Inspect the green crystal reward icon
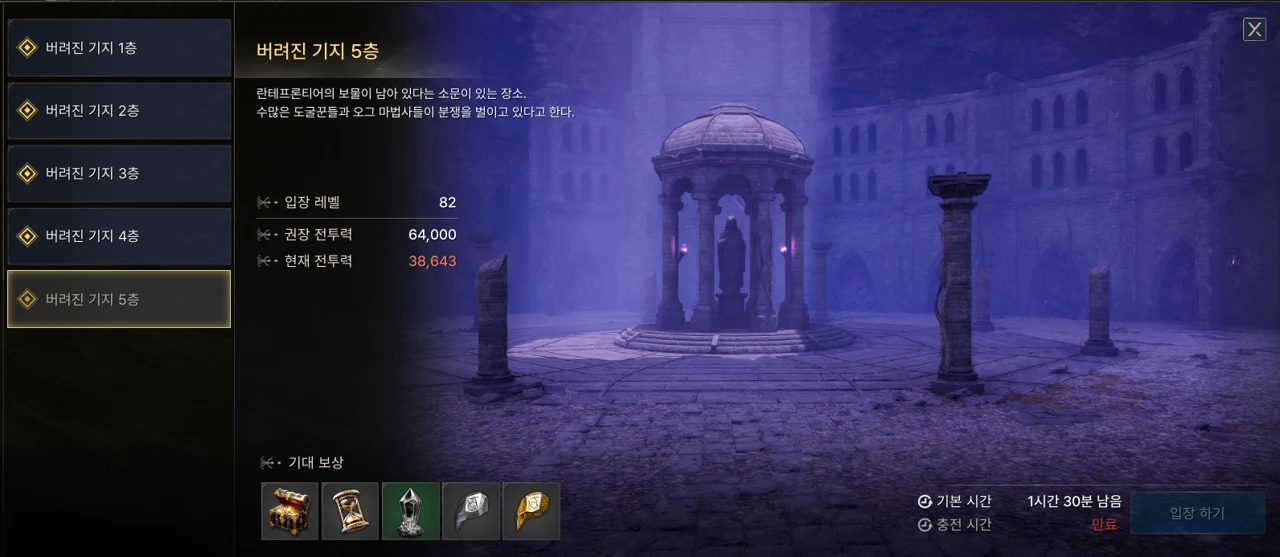The width and height of the screenshot is (1280, 557). coord(410,511)
